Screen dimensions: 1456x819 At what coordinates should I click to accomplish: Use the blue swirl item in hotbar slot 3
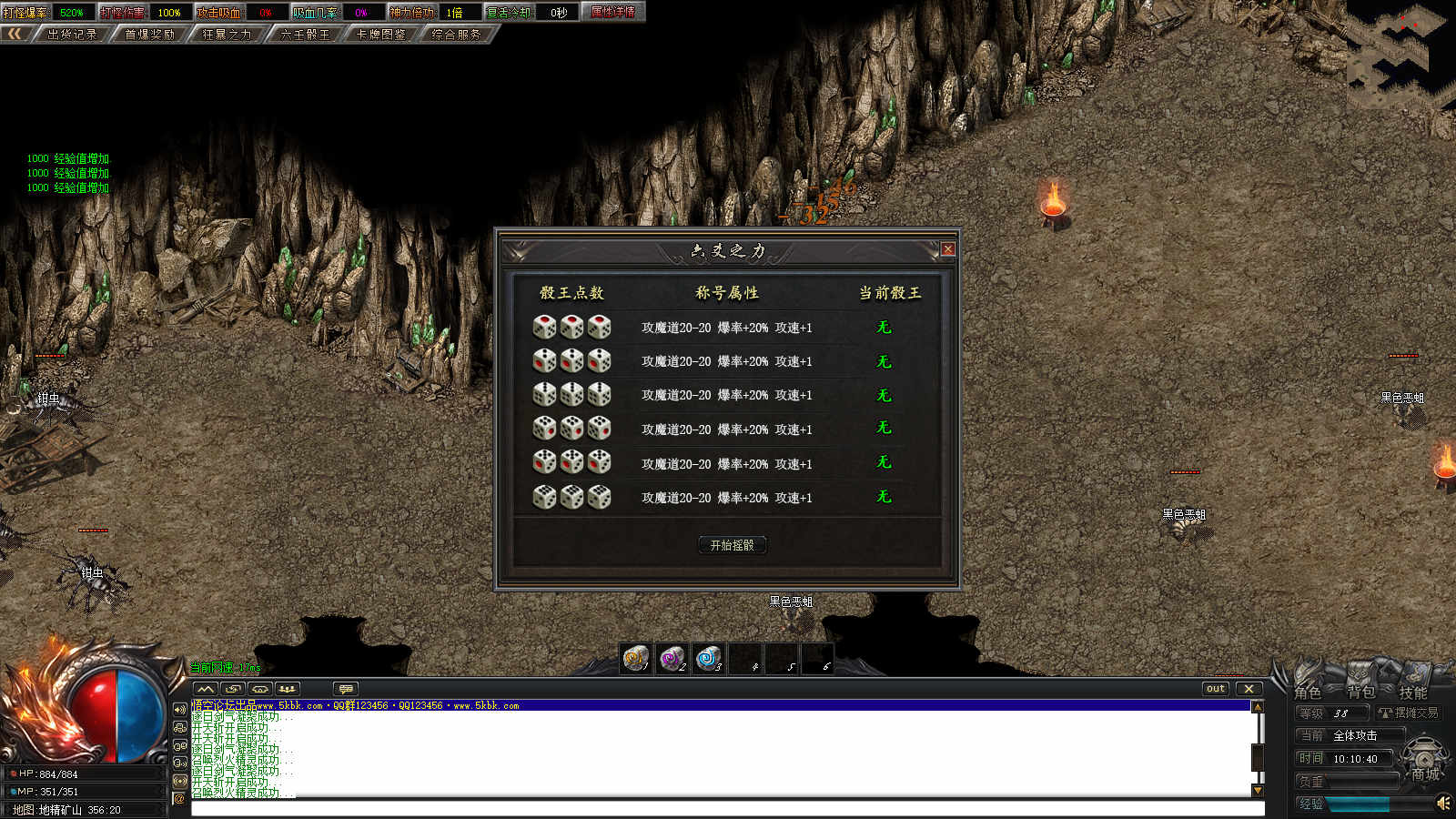point(707,657)
